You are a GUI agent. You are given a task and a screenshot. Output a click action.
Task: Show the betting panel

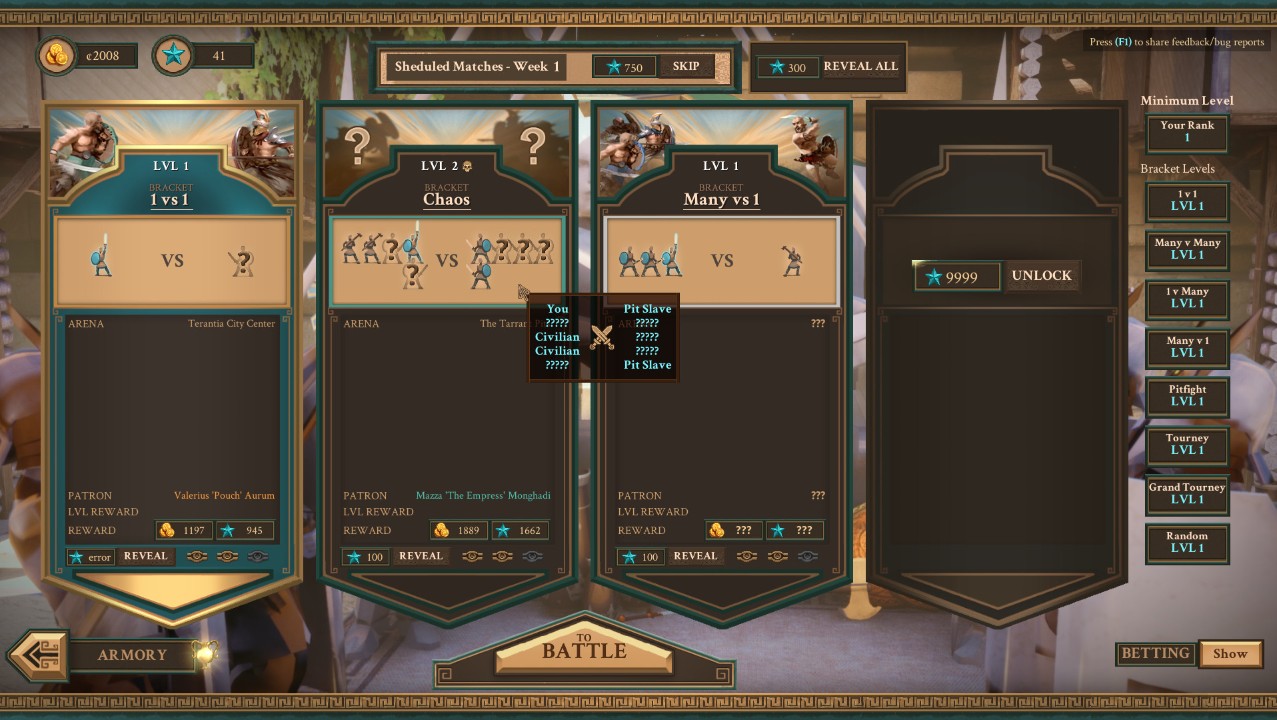[1230, 654]
